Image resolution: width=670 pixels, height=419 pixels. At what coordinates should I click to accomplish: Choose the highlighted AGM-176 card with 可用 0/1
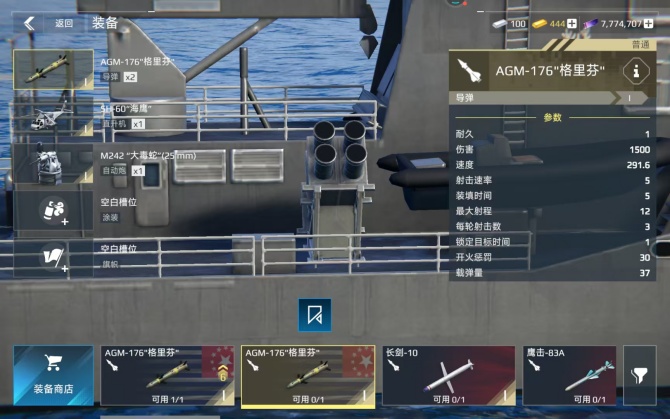[308, 375]
